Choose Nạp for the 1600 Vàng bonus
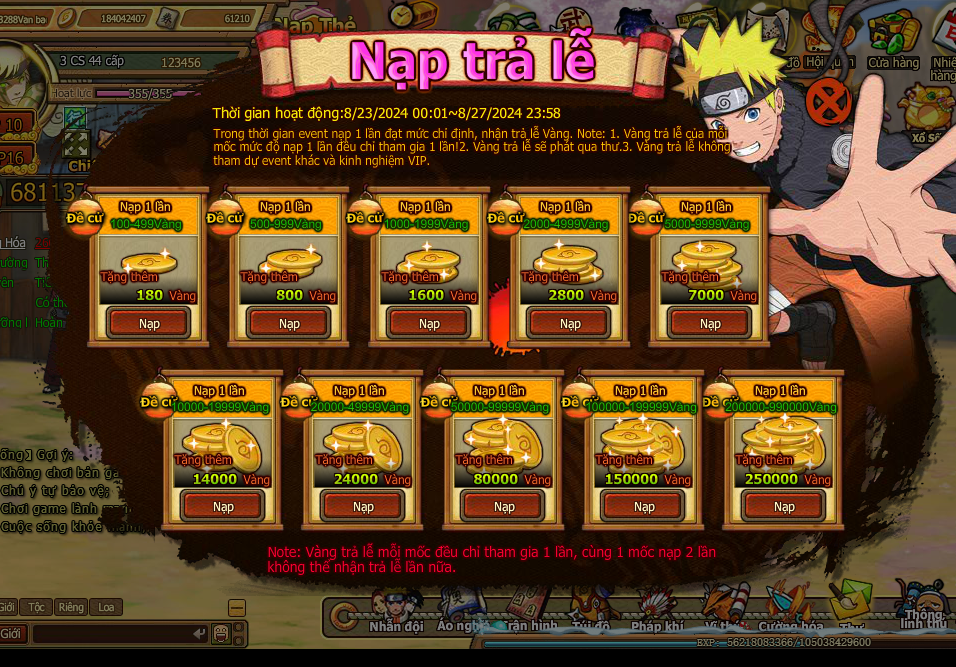The height and width of the screenshot is (667, 956). 429,323
